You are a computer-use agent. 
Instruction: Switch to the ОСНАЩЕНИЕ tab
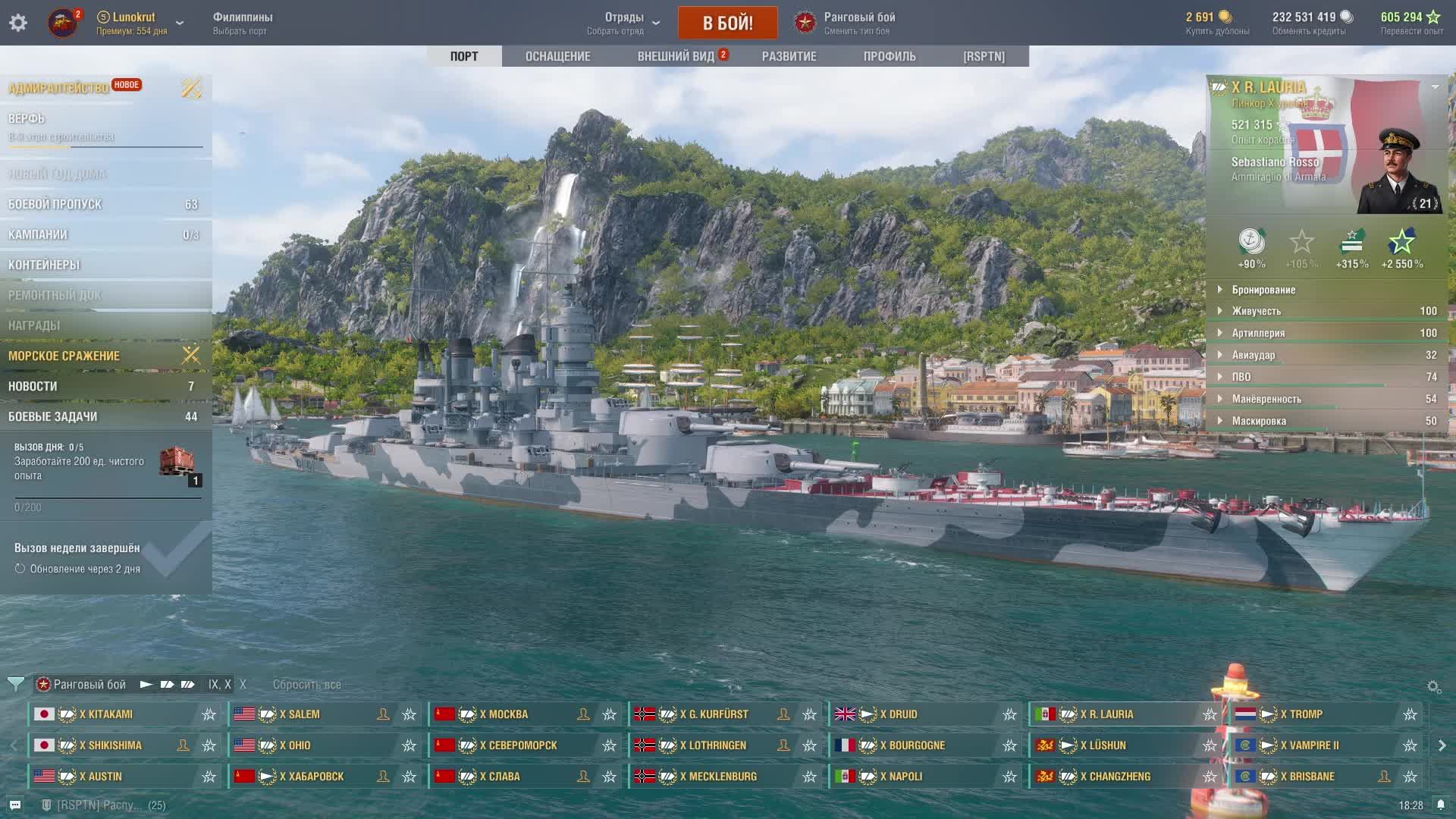[557, 56]
